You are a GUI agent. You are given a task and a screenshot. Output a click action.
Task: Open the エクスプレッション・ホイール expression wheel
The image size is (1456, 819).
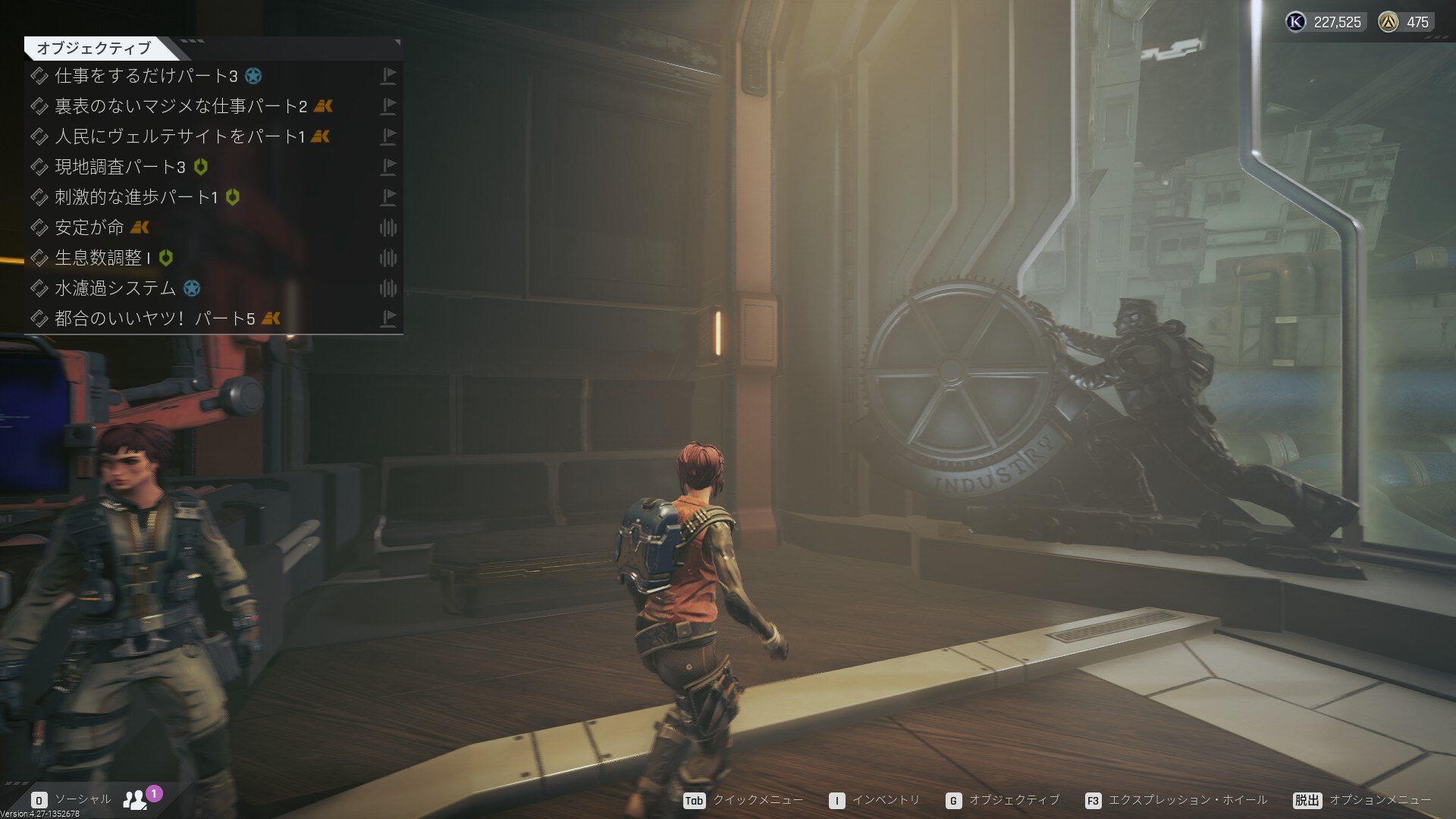[x=1175, y=801]
